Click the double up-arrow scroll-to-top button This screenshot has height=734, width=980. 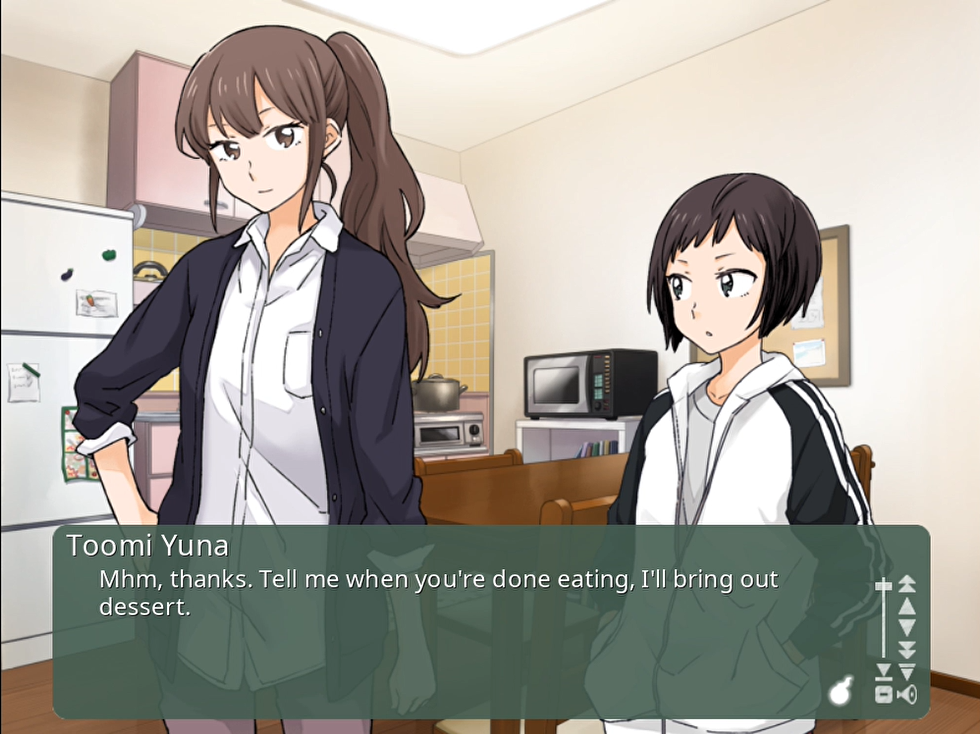tap(907, 584)
